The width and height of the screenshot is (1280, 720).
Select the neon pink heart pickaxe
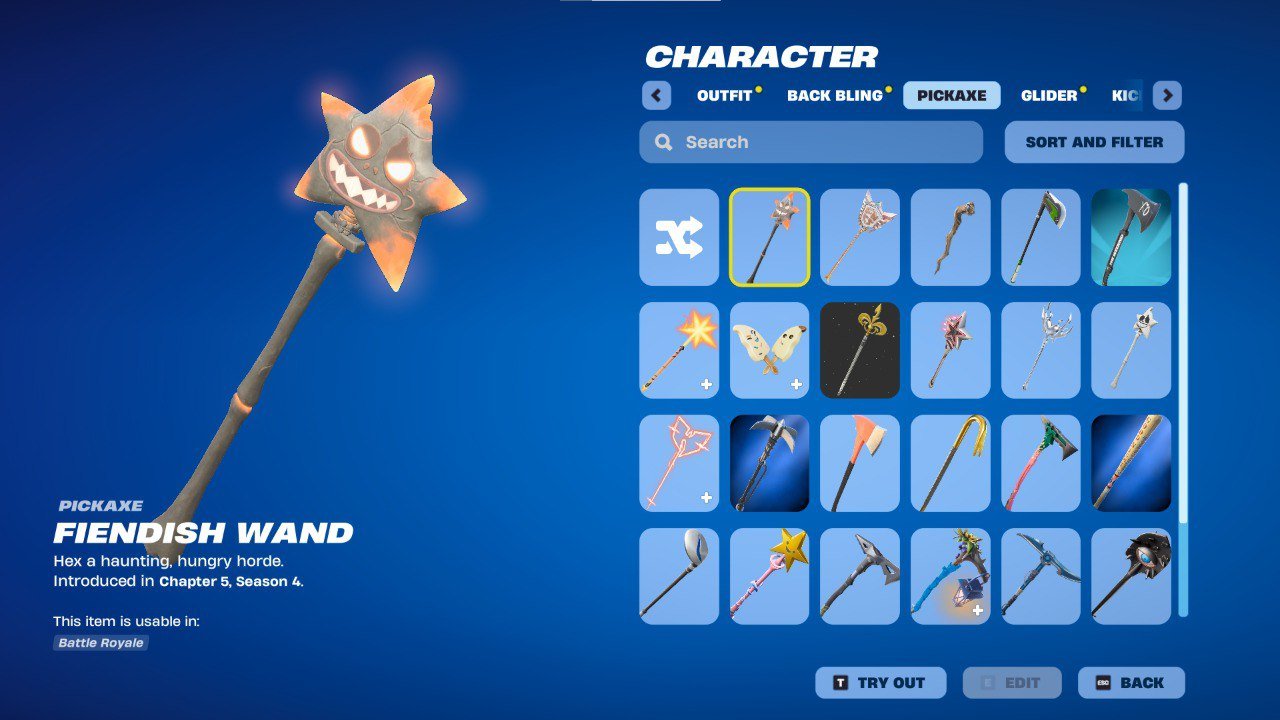point(678,463)
